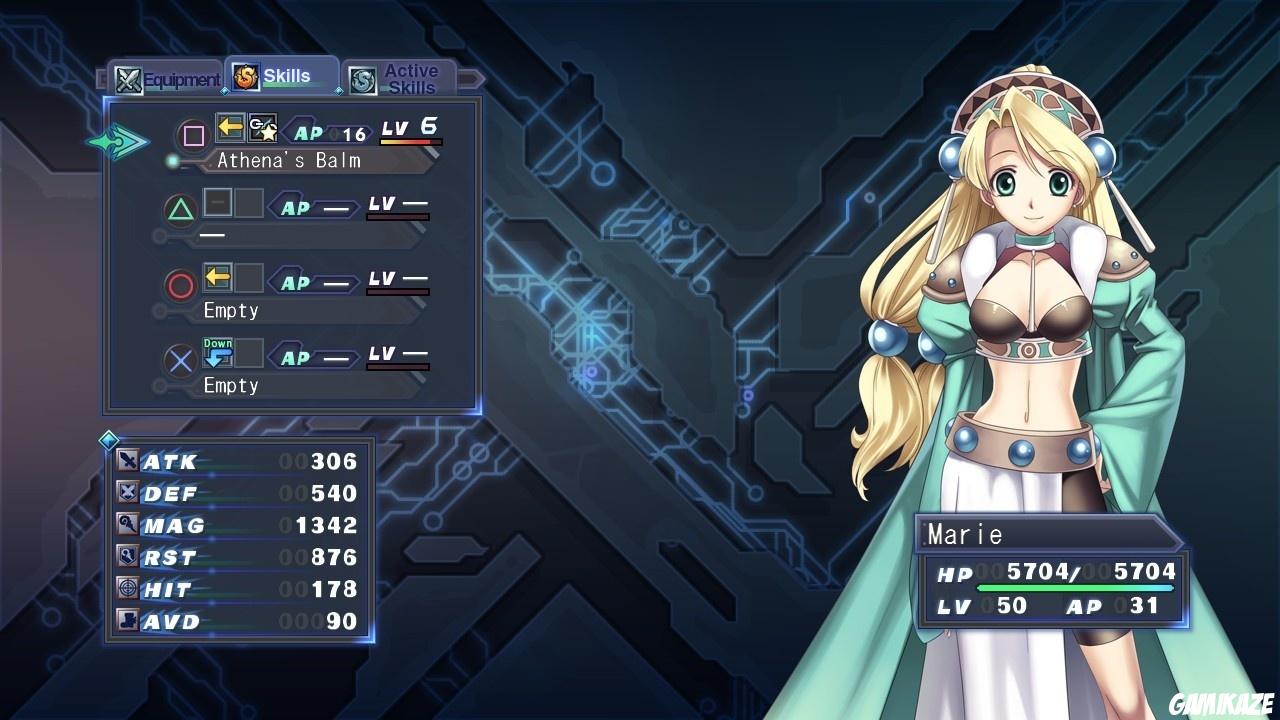
Task: Click the X button skill slot icon
Action: pyautogui.click(x=179, y=360)
